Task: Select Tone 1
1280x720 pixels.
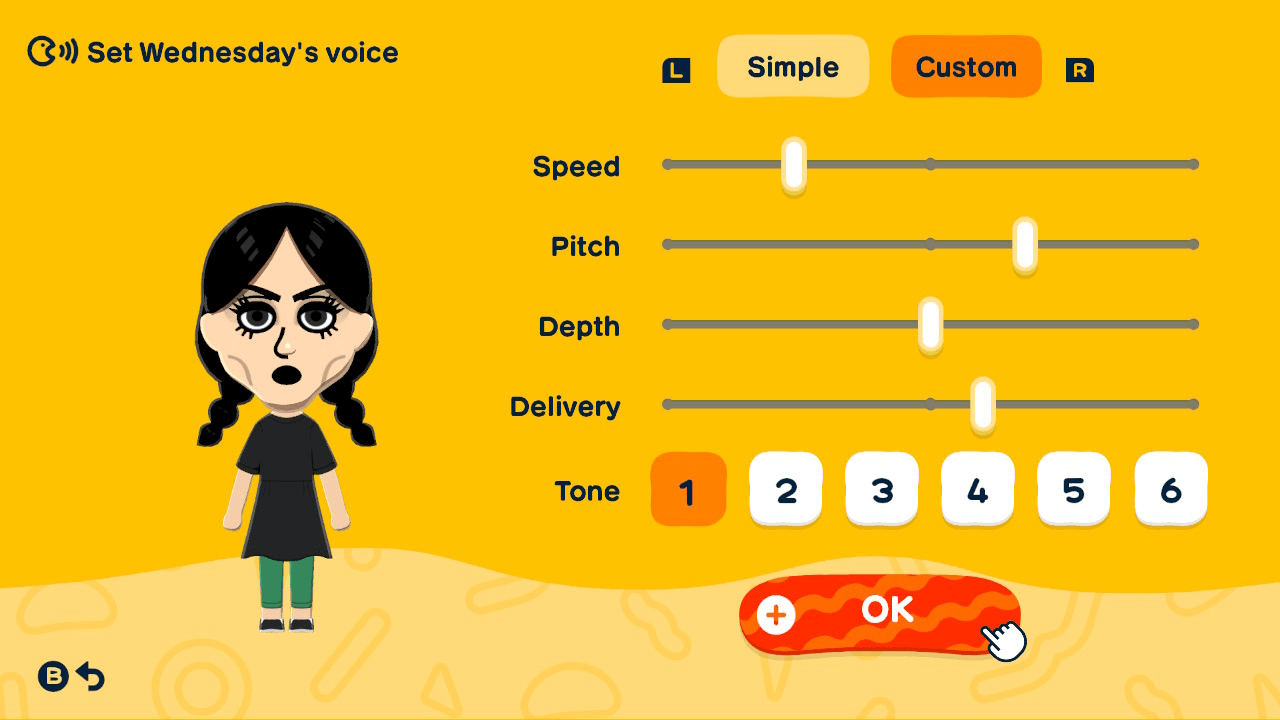Action: (688, 489)
